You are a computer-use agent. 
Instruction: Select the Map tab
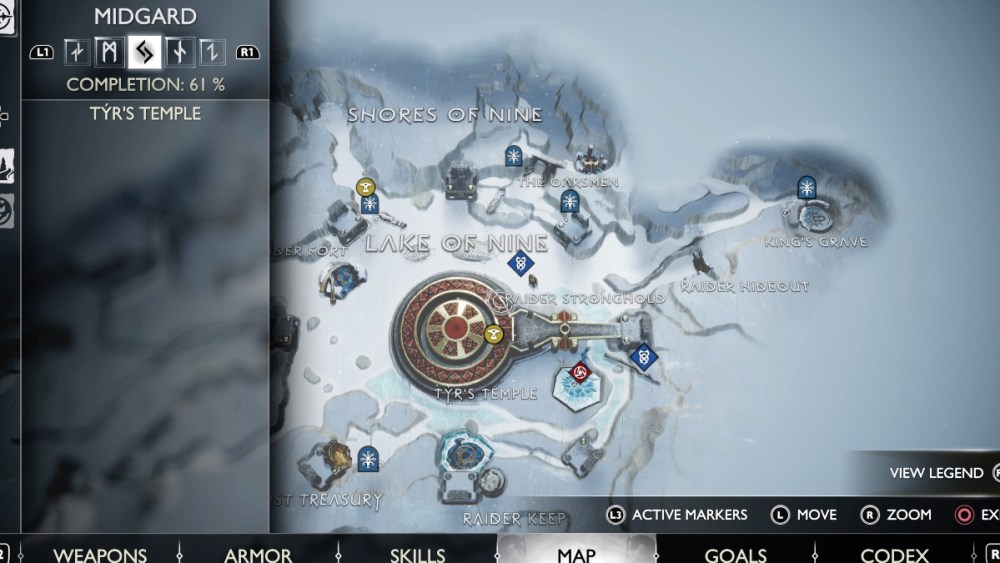click(576, 554)
